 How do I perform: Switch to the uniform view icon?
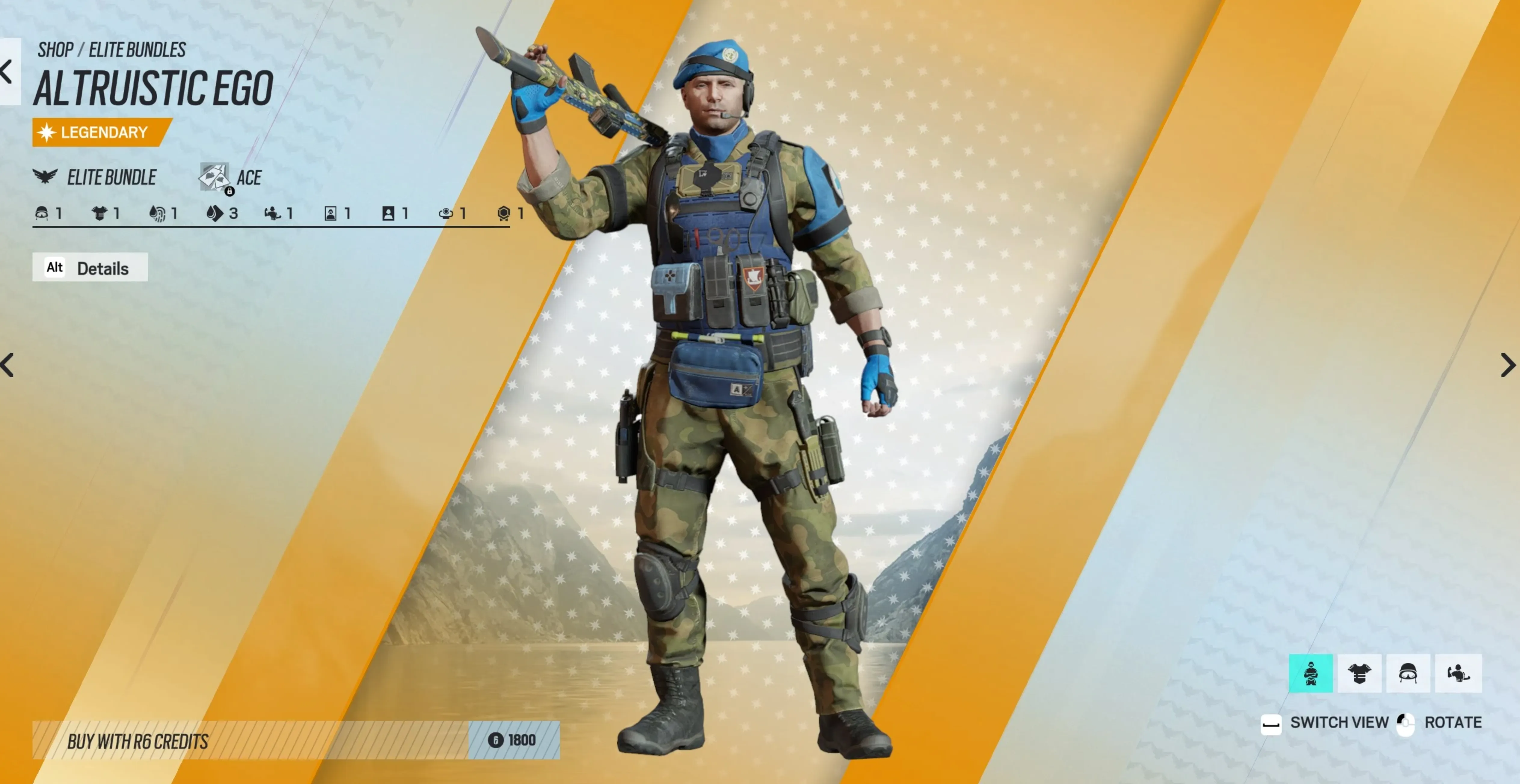point(1359,673)
